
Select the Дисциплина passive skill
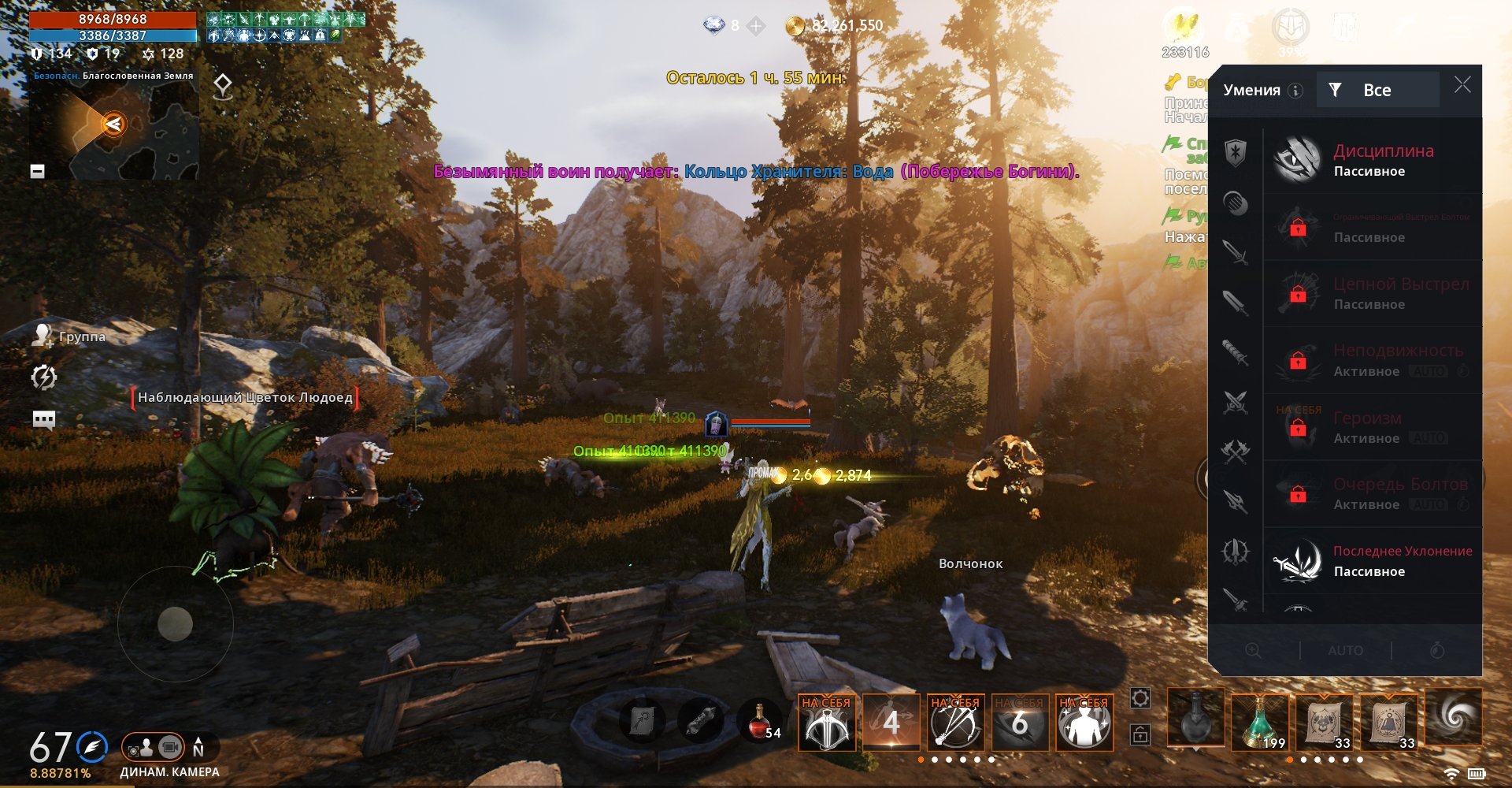point(1373,160)
